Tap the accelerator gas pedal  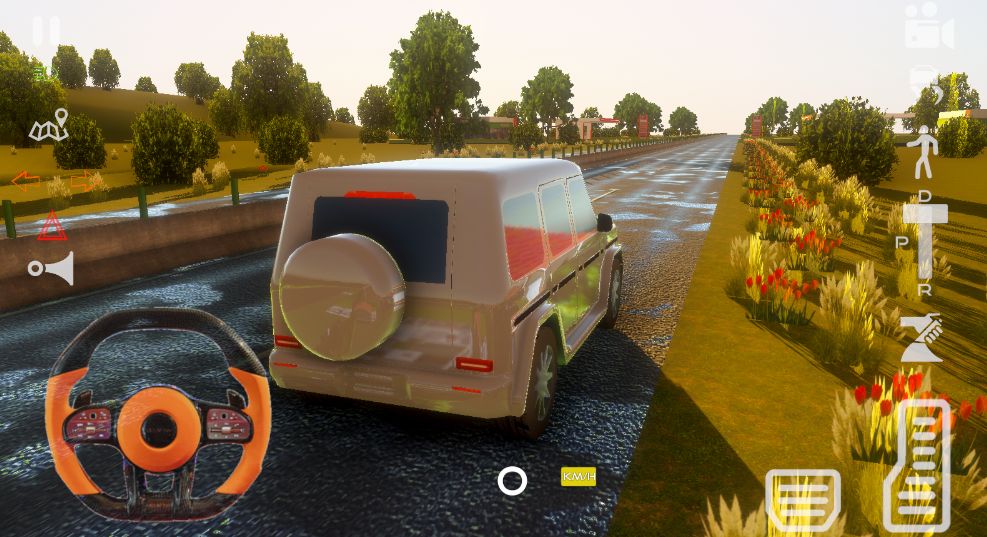pos(917,465)
